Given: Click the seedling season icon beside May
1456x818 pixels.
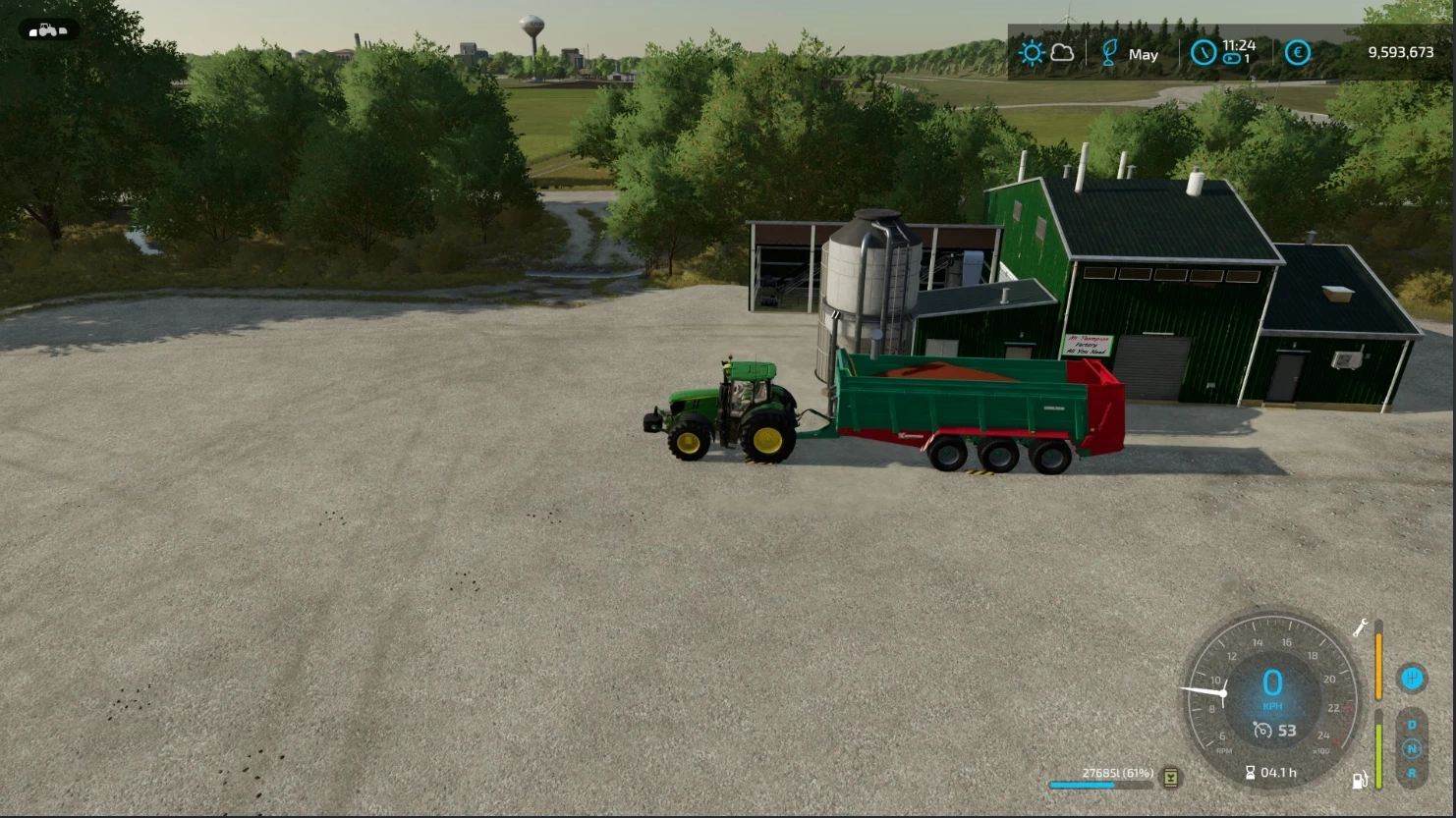Looking at the screenshot, I should coord(1109,53).
